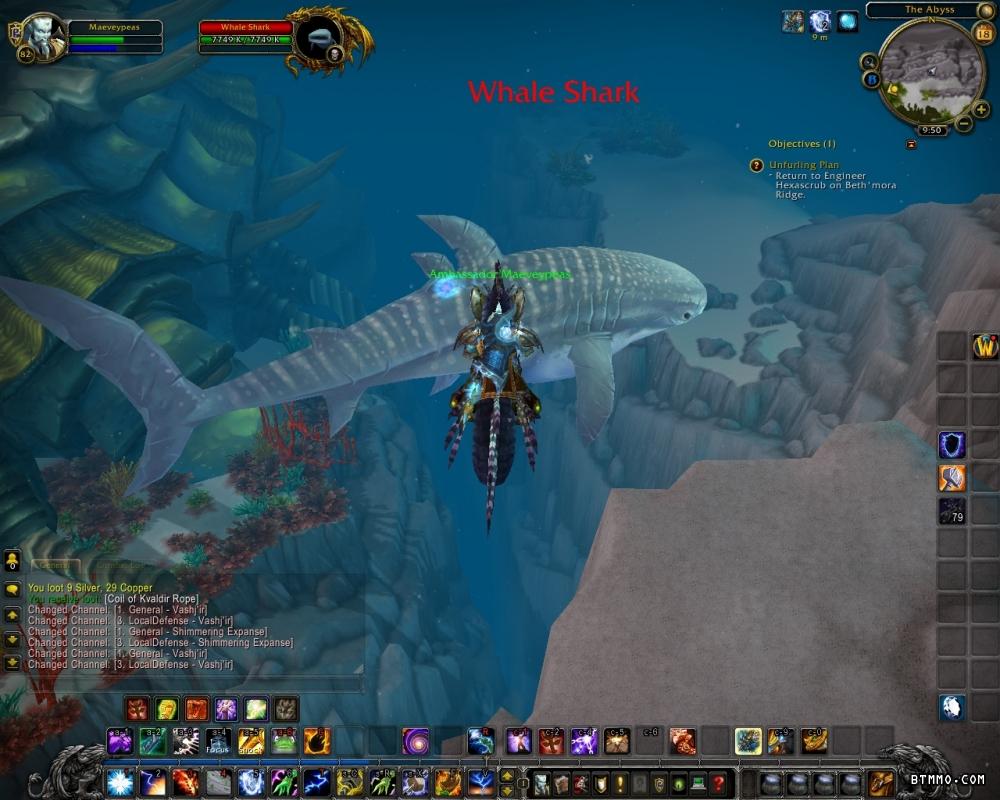Use the item slot showing 79
This screenshot has width=1000, height=800.
click(952, 511)
